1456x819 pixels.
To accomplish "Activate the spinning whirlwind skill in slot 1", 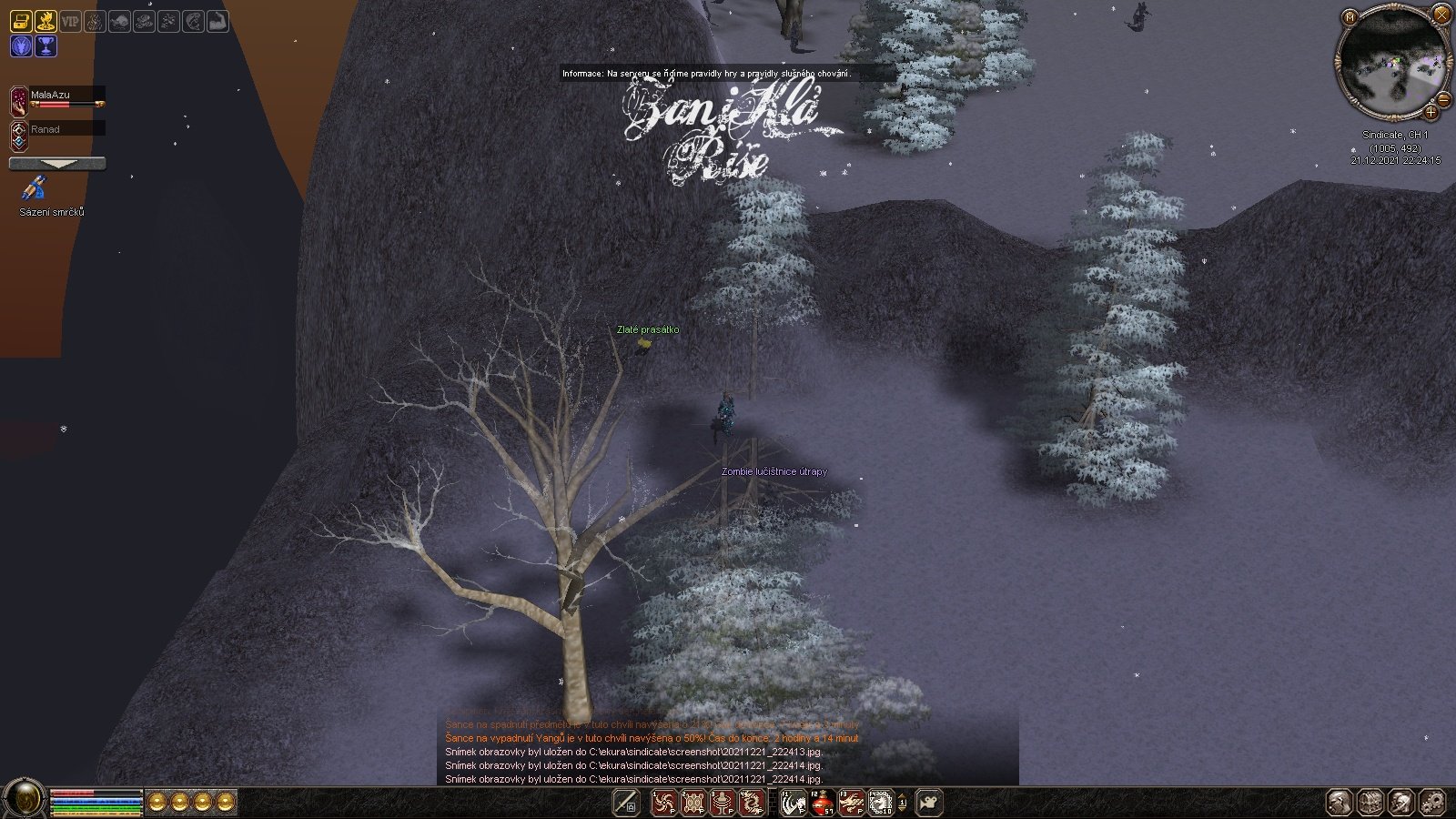I will [663, 803].
